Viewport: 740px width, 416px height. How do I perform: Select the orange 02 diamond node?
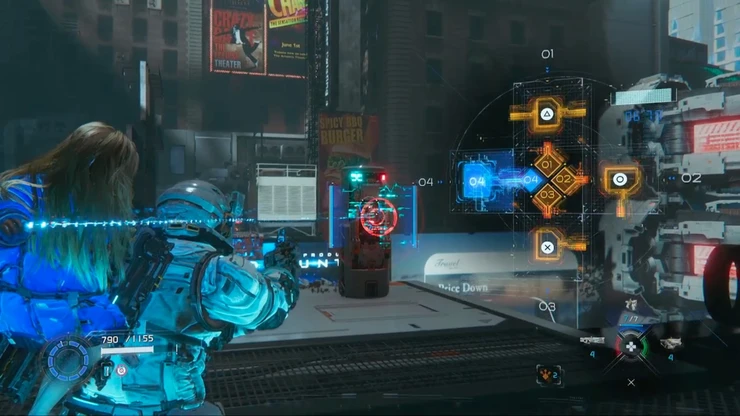pos(565,180)
